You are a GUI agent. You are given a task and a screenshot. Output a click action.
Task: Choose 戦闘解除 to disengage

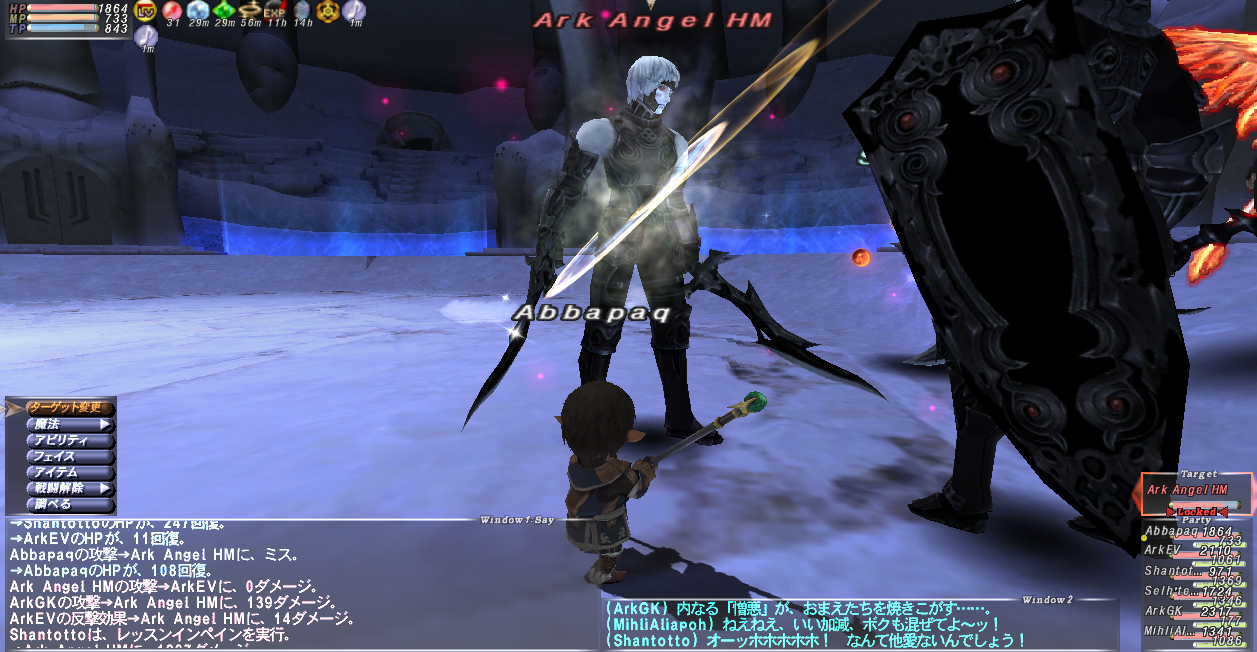(x=68, y=488)
